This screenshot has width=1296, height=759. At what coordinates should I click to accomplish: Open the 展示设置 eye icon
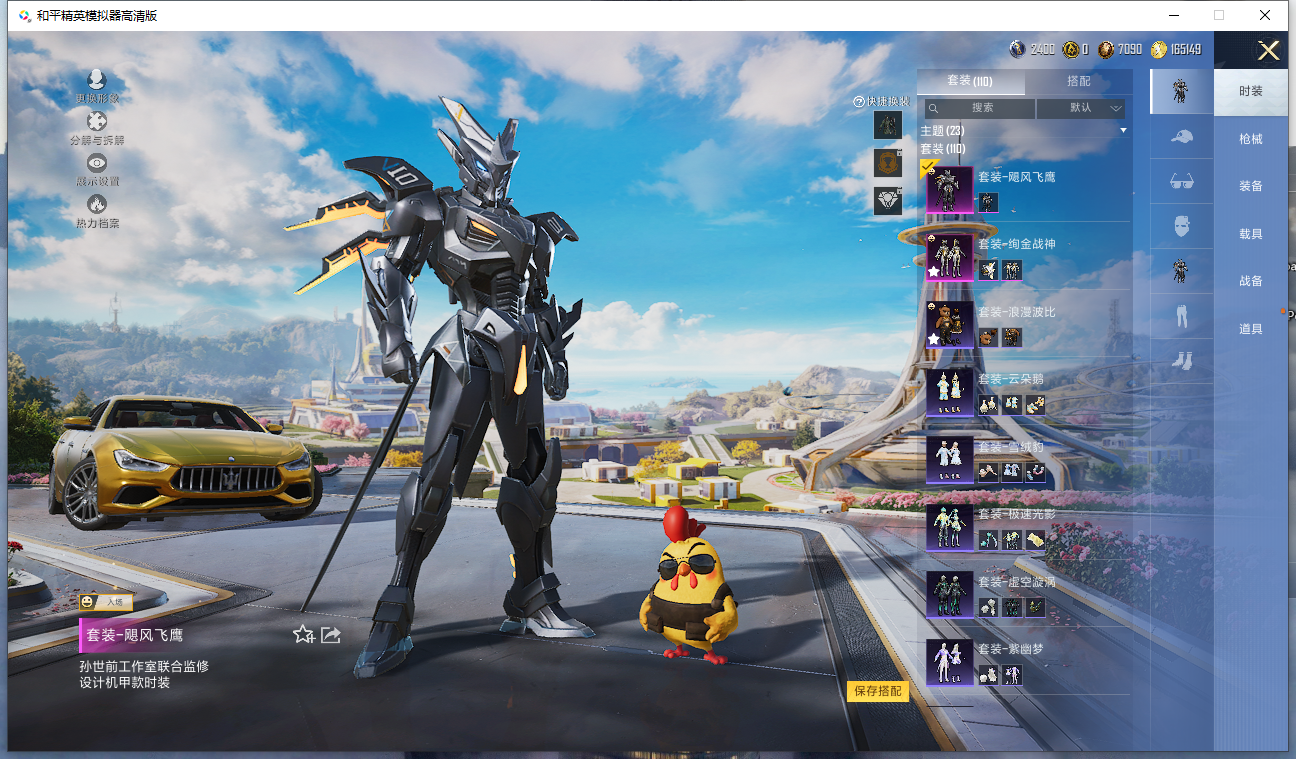[x=97, y=168]
